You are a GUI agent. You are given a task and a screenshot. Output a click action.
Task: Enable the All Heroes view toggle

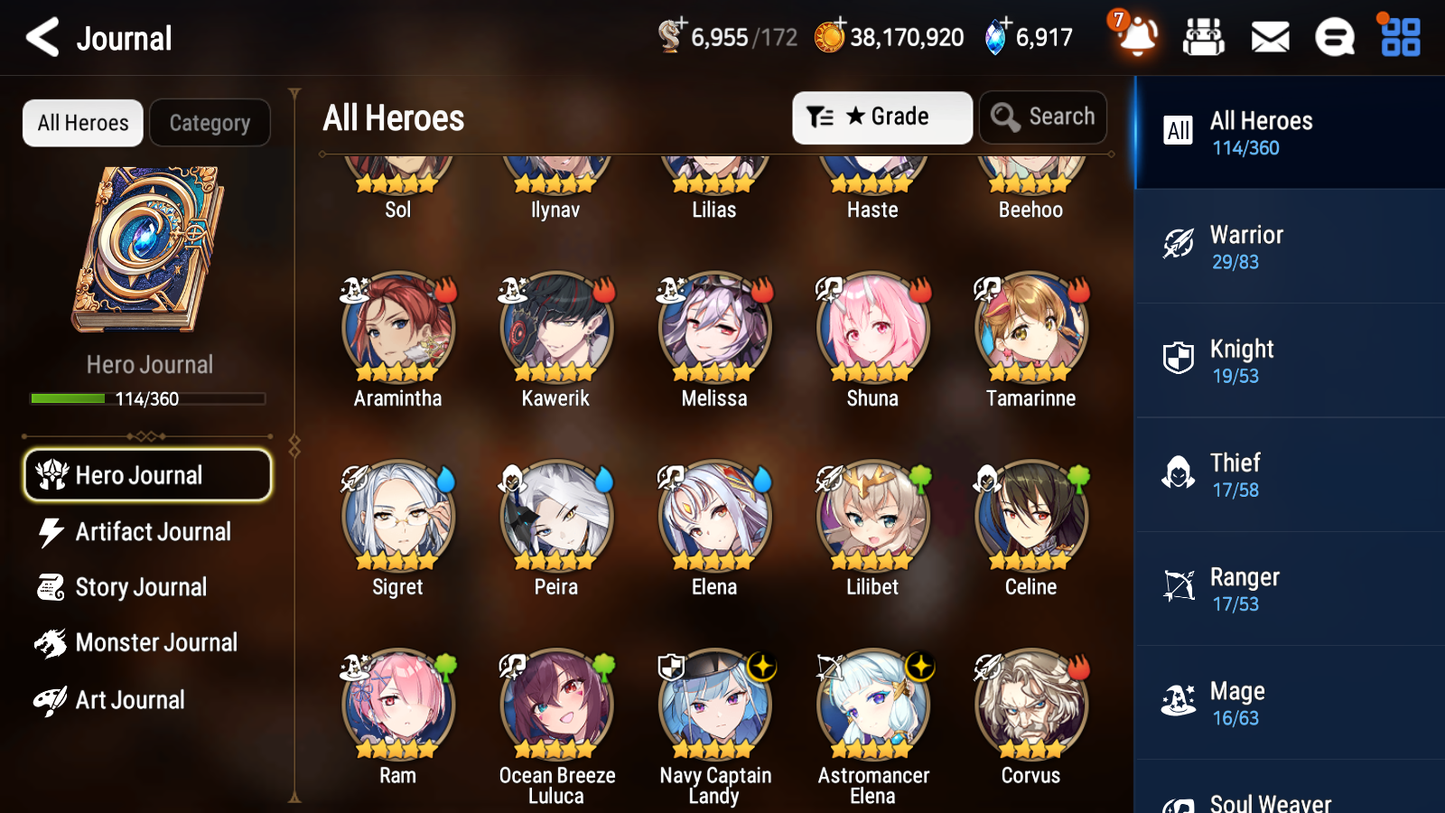click(x=82, y=122)
